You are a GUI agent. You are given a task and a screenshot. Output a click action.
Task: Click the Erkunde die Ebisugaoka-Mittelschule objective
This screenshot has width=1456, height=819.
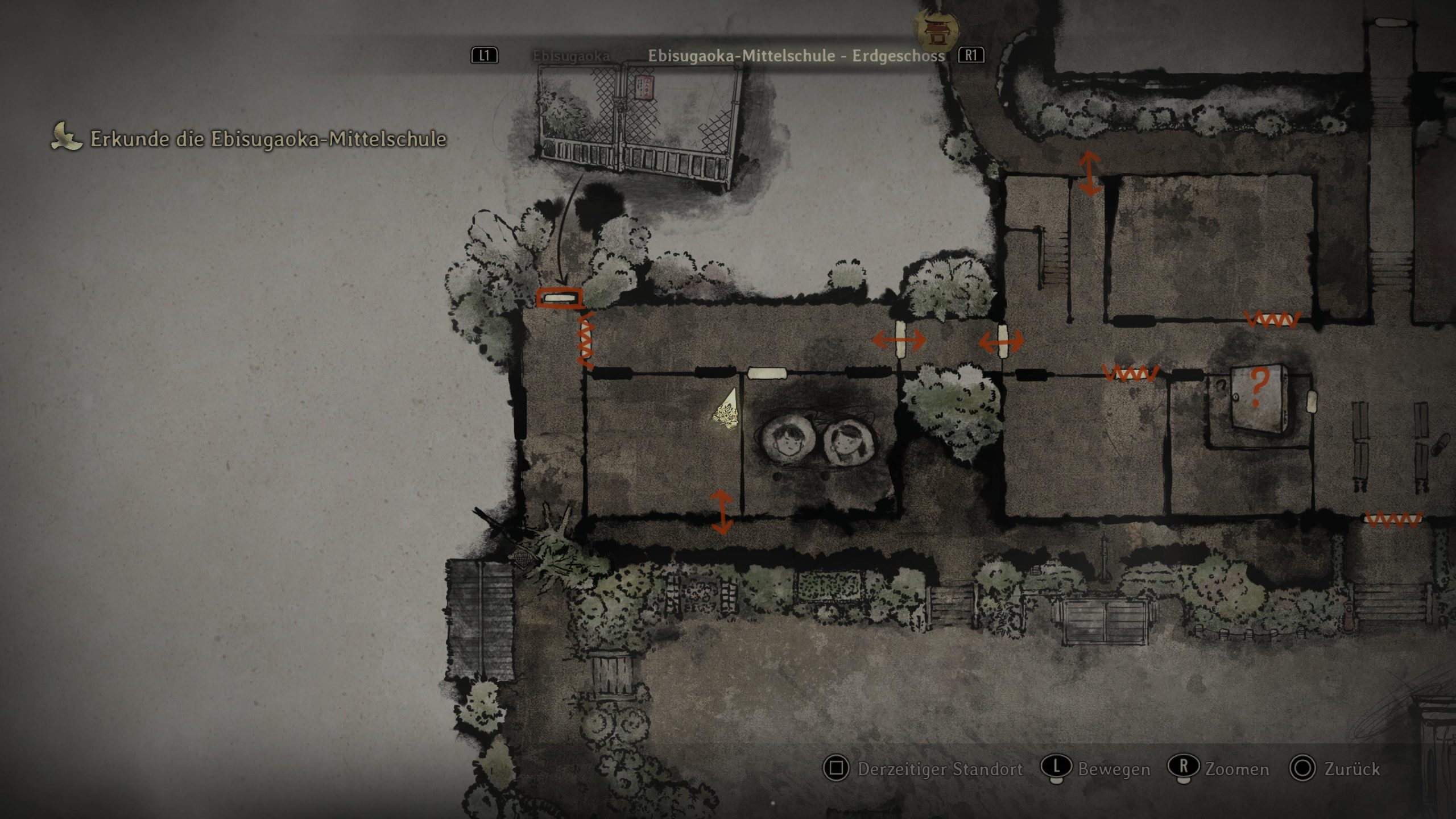pos(268,139)
